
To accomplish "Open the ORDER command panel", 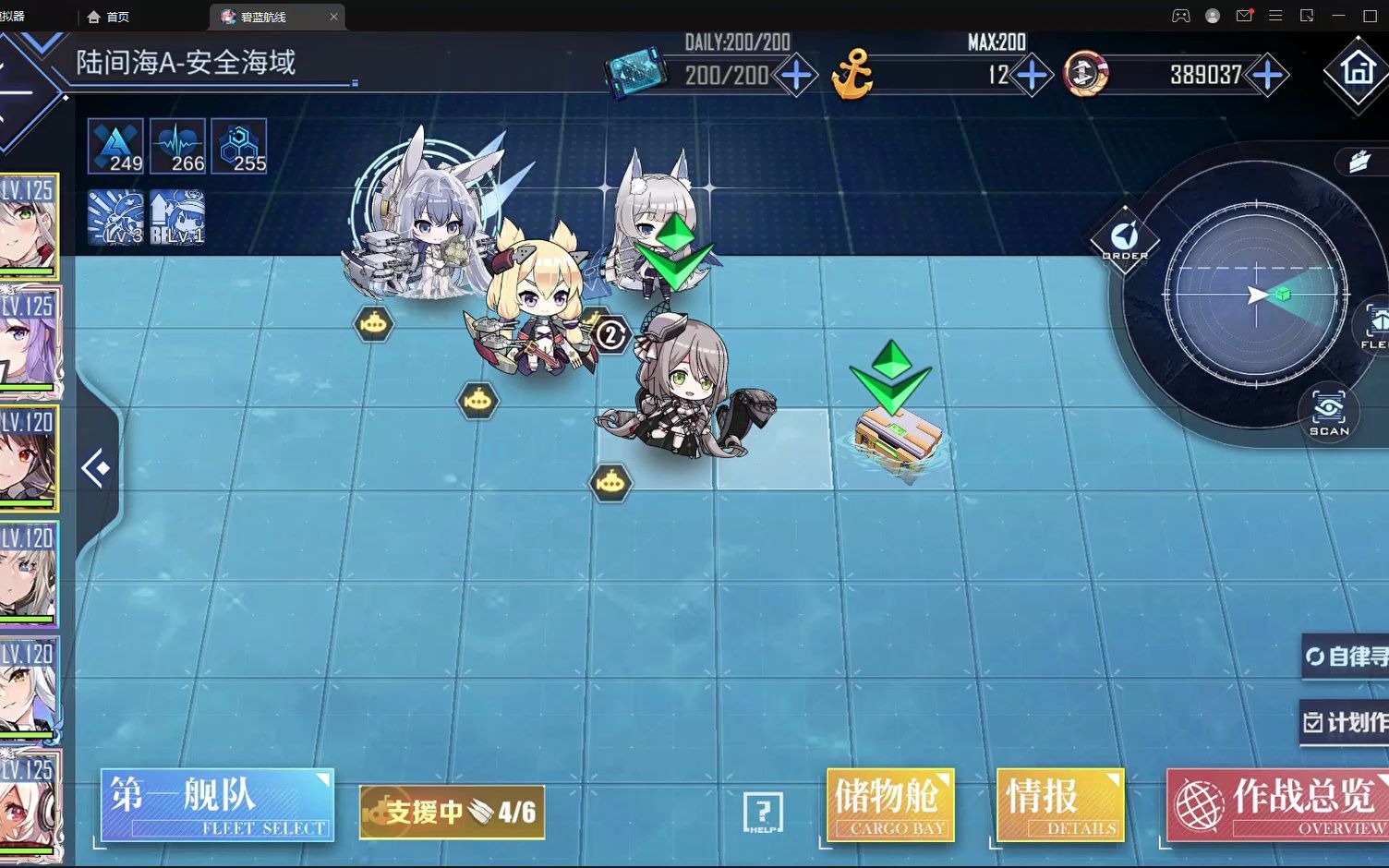I will coord(1123,236).
